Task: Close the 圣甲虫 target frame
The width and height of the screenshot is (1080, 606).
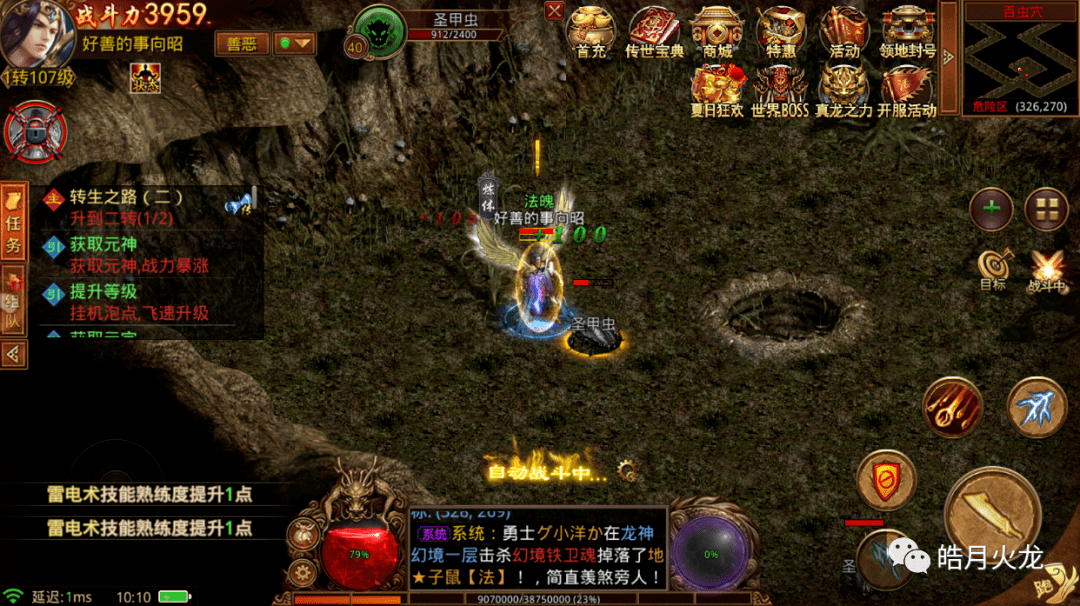Action: [x=554, y=11]
